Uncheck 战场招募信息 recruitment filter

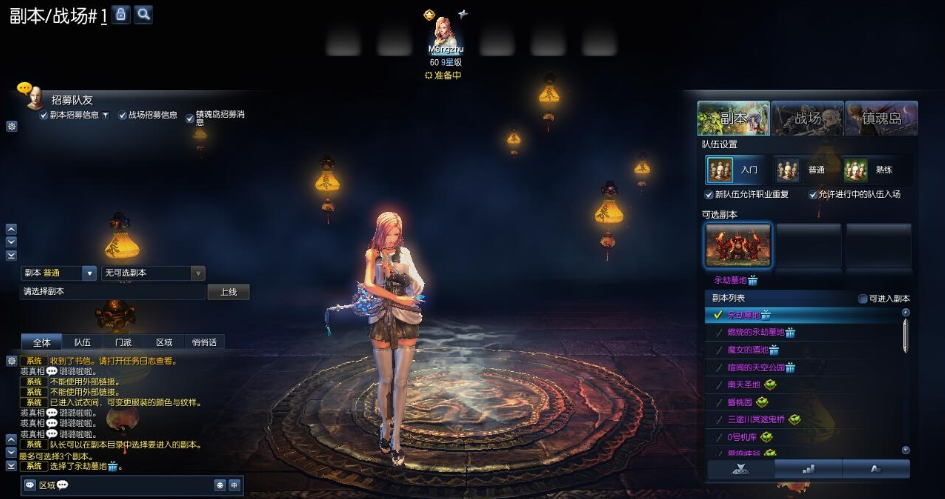click(123, 115)
